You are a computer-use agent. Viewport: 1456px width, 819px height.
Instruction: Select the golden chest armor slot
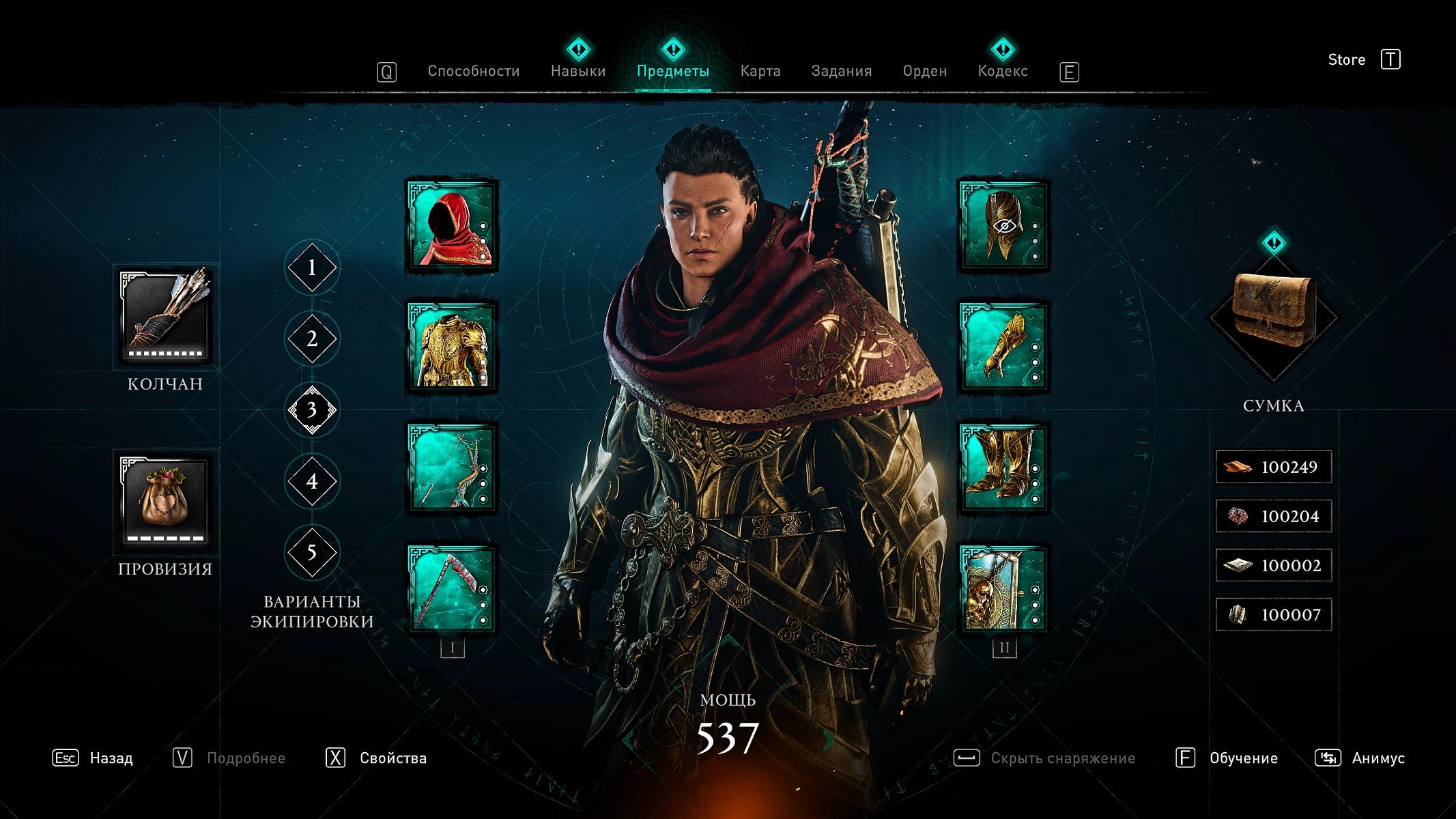click(452, 347)
